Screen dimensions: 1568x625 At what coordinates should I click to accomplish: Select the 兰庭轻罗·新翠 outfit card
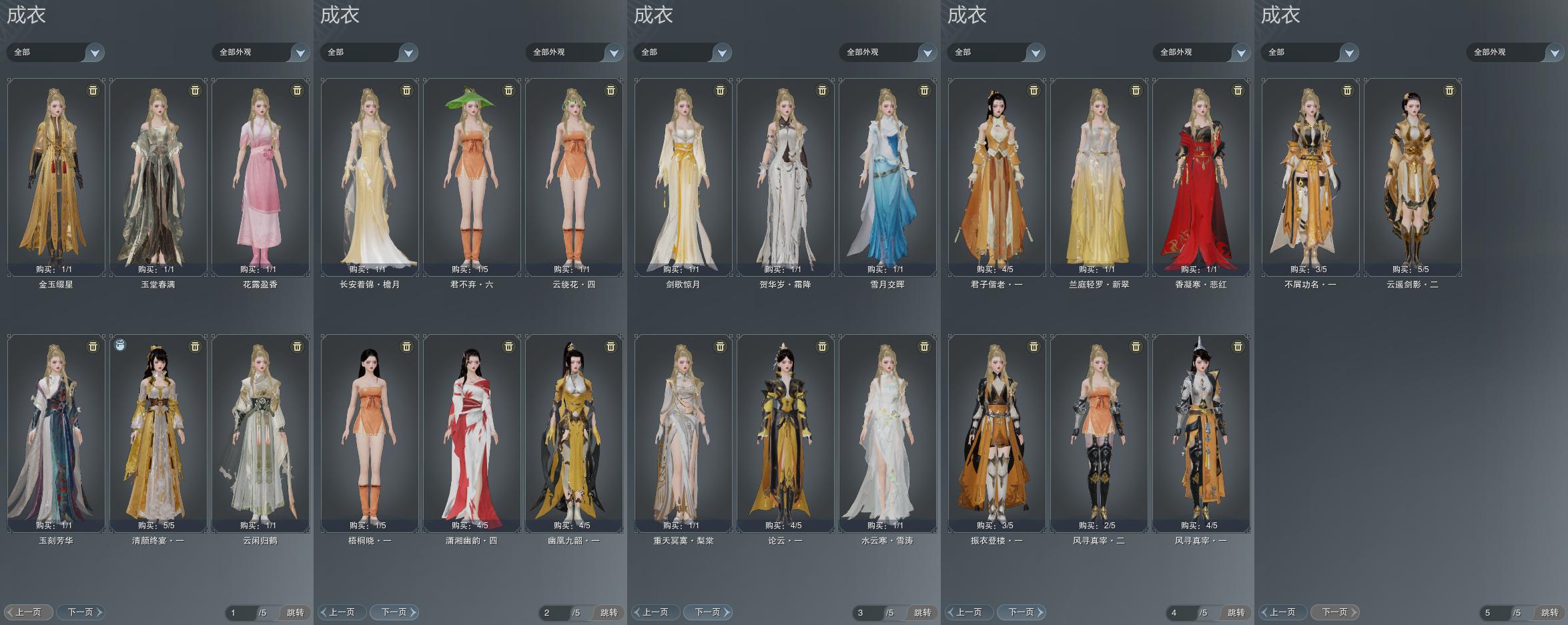point(1099,177)
